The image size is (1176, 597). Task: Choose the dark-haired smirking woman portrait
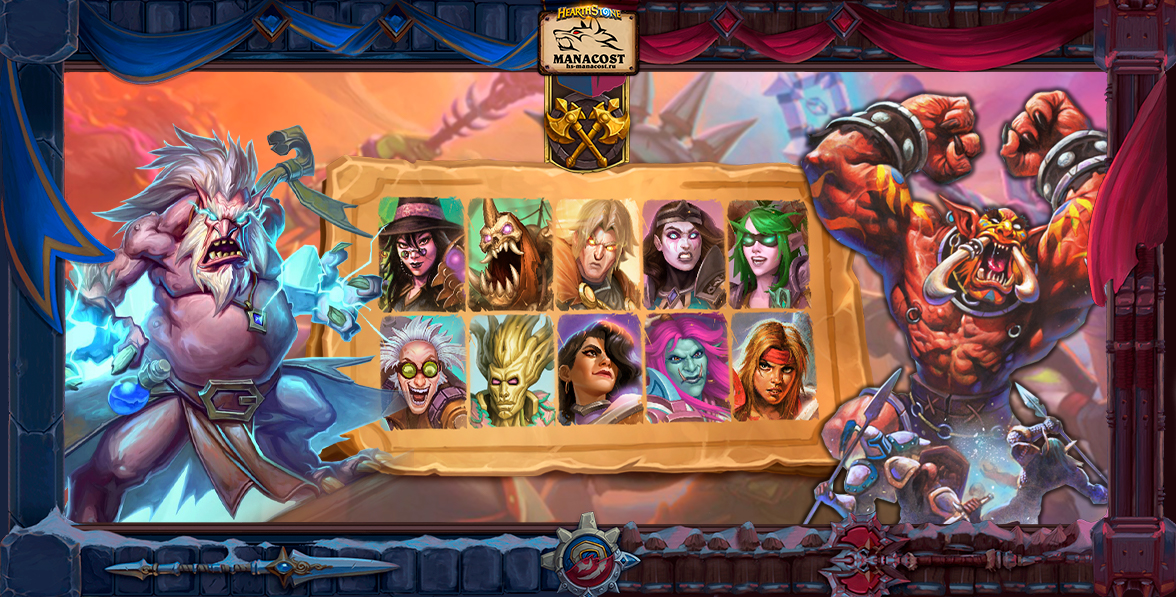pos(600,369)
